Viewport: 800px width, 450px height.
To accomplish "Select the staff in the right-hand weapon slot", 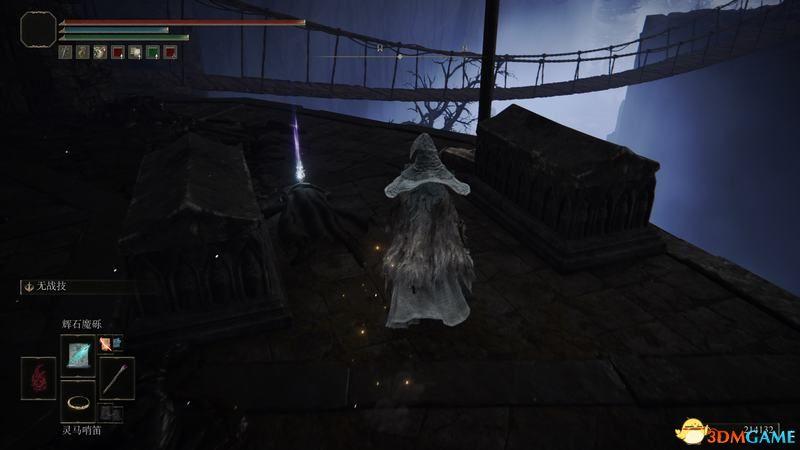I will pos(116,380).
